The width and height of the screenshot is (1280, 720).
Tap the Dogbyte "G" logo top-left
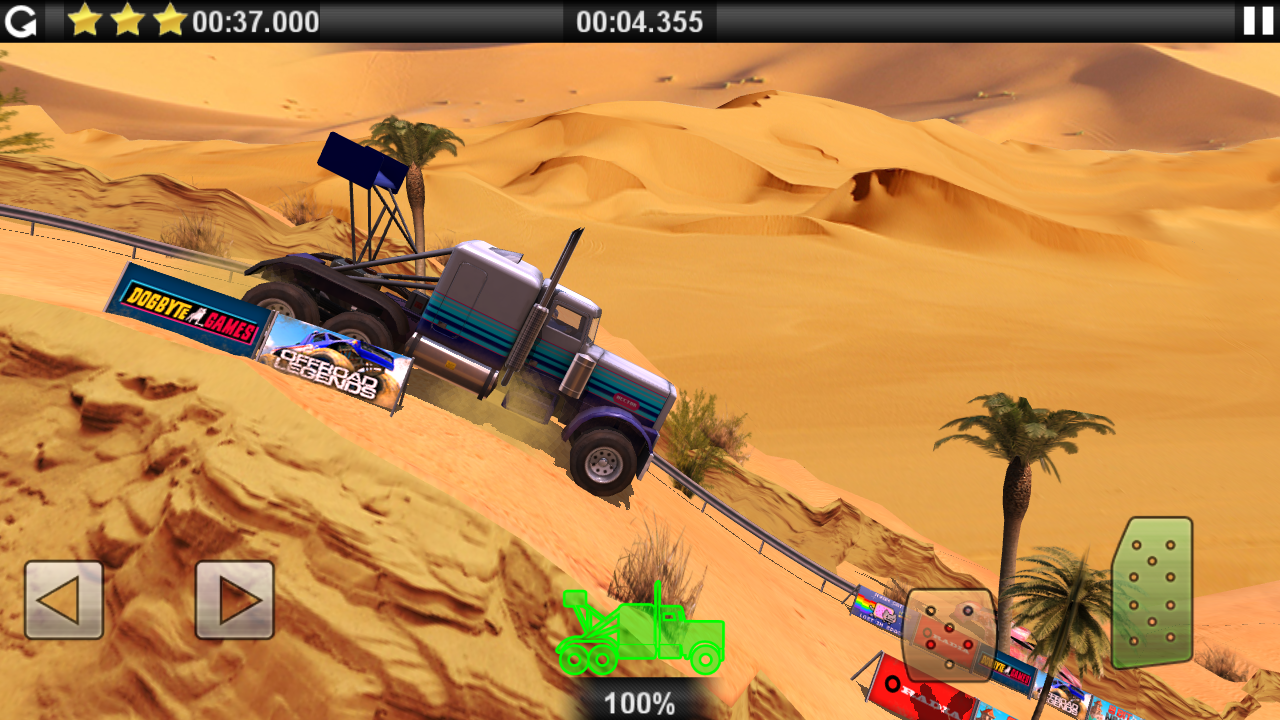tap(22, 21)
